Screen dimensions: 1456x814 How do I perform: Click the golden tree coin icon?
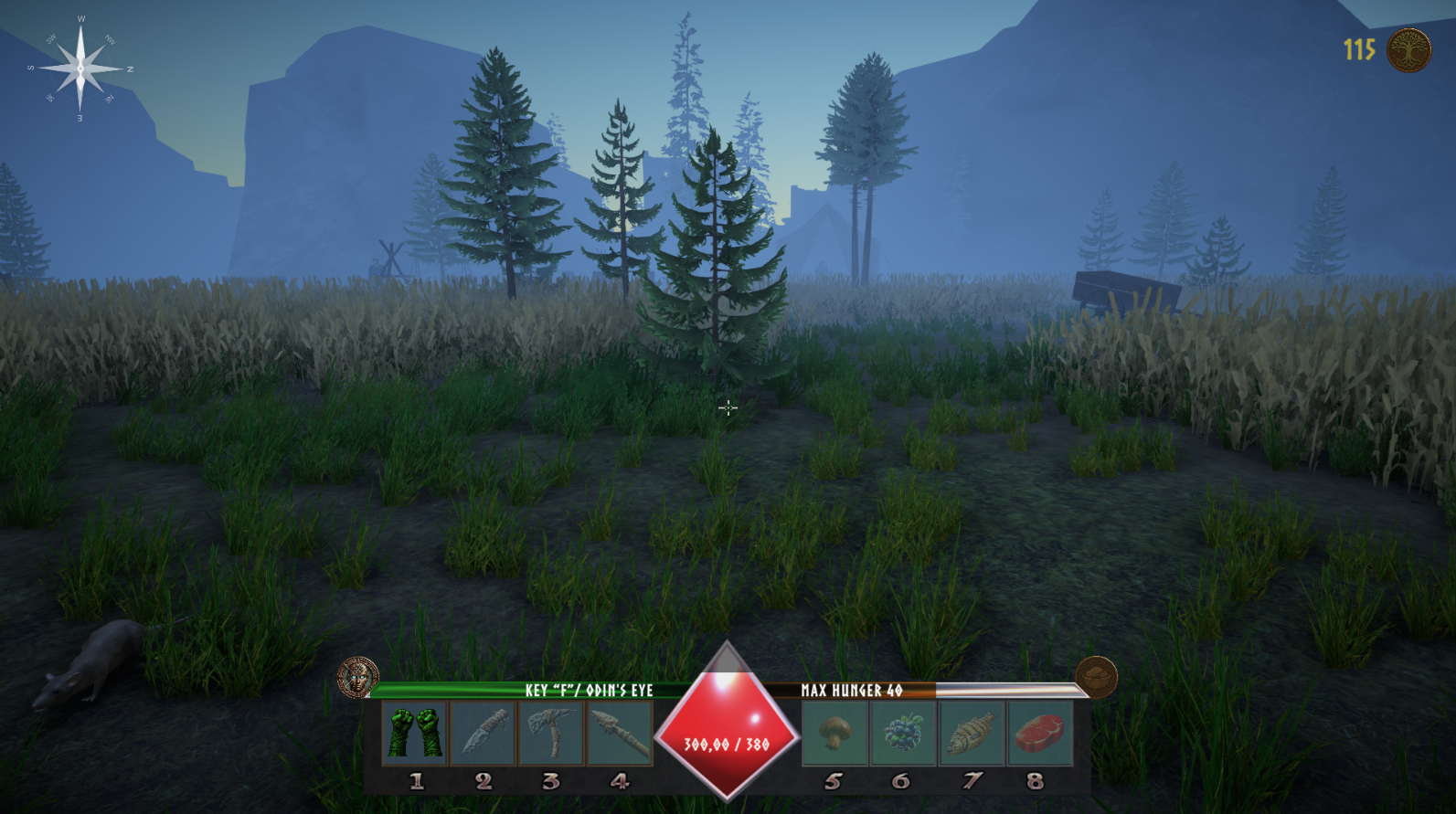point(1408,49)
